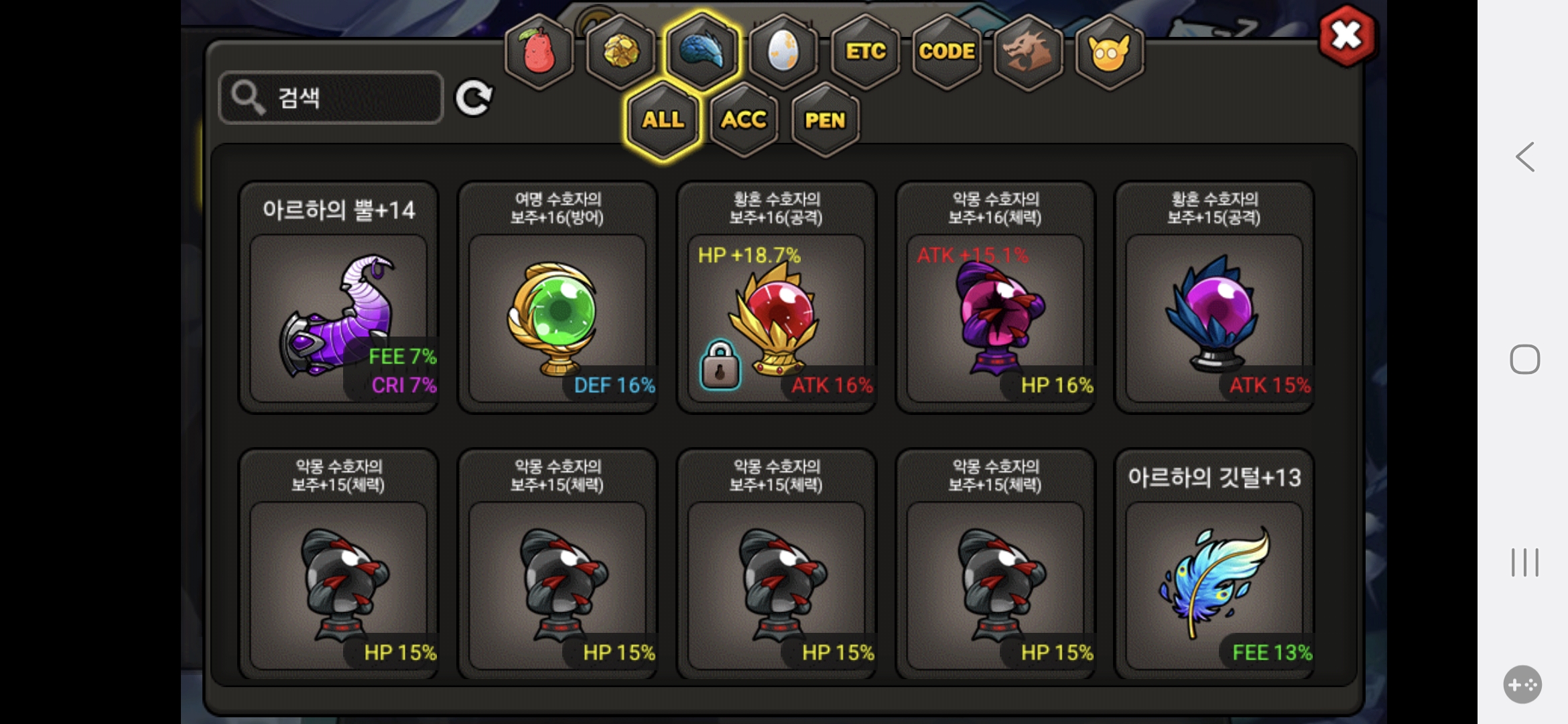Tap the Android back arrow
This screenshot has height=724, width=1568.
pyautogui.click(x=1525, y=158)
